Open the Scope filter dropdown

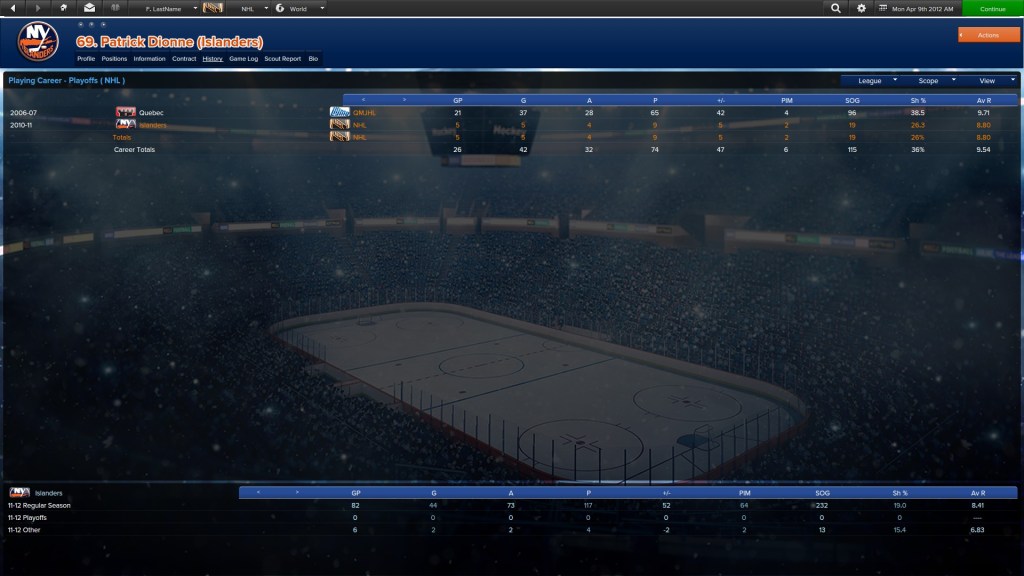click(x=933, y=80)
